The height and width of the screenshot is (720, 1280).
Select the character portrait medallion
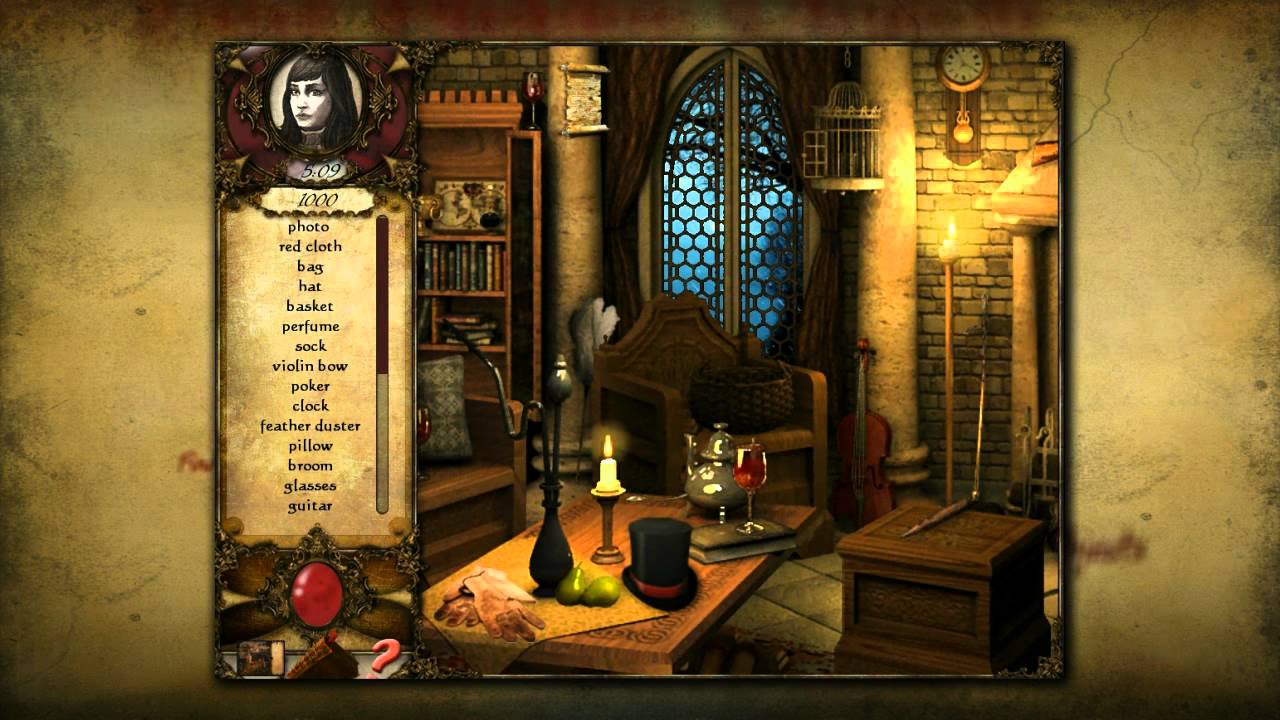[x=315, y=103]
